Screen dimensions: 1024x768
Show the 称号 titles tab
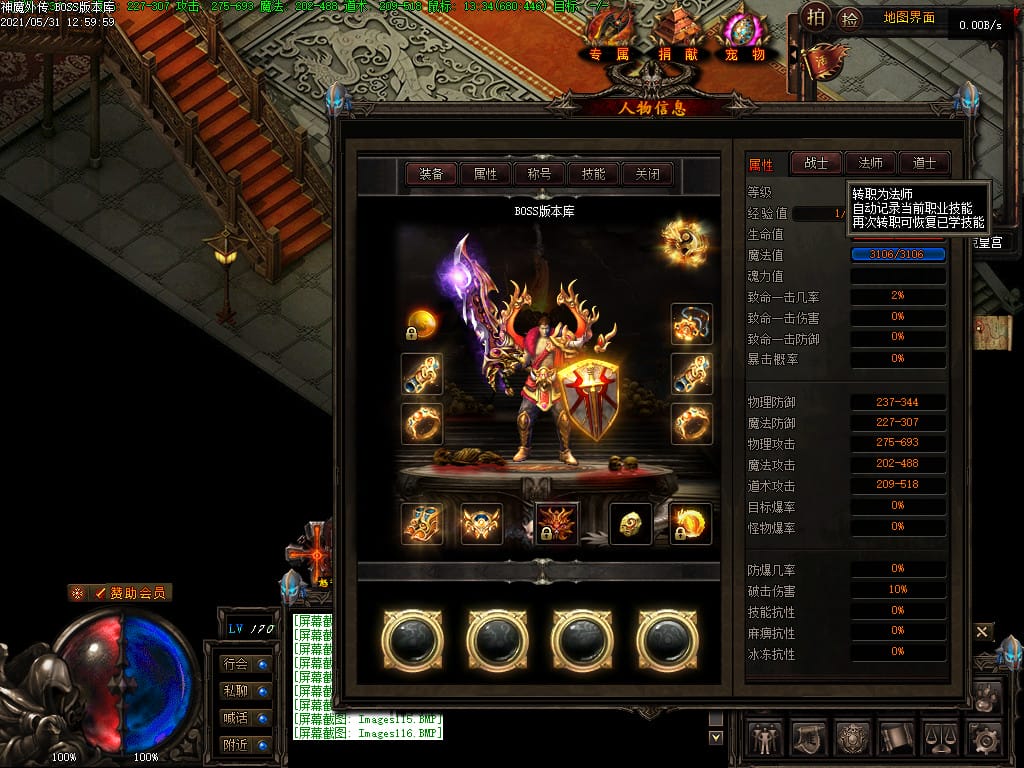pos(539,174)
